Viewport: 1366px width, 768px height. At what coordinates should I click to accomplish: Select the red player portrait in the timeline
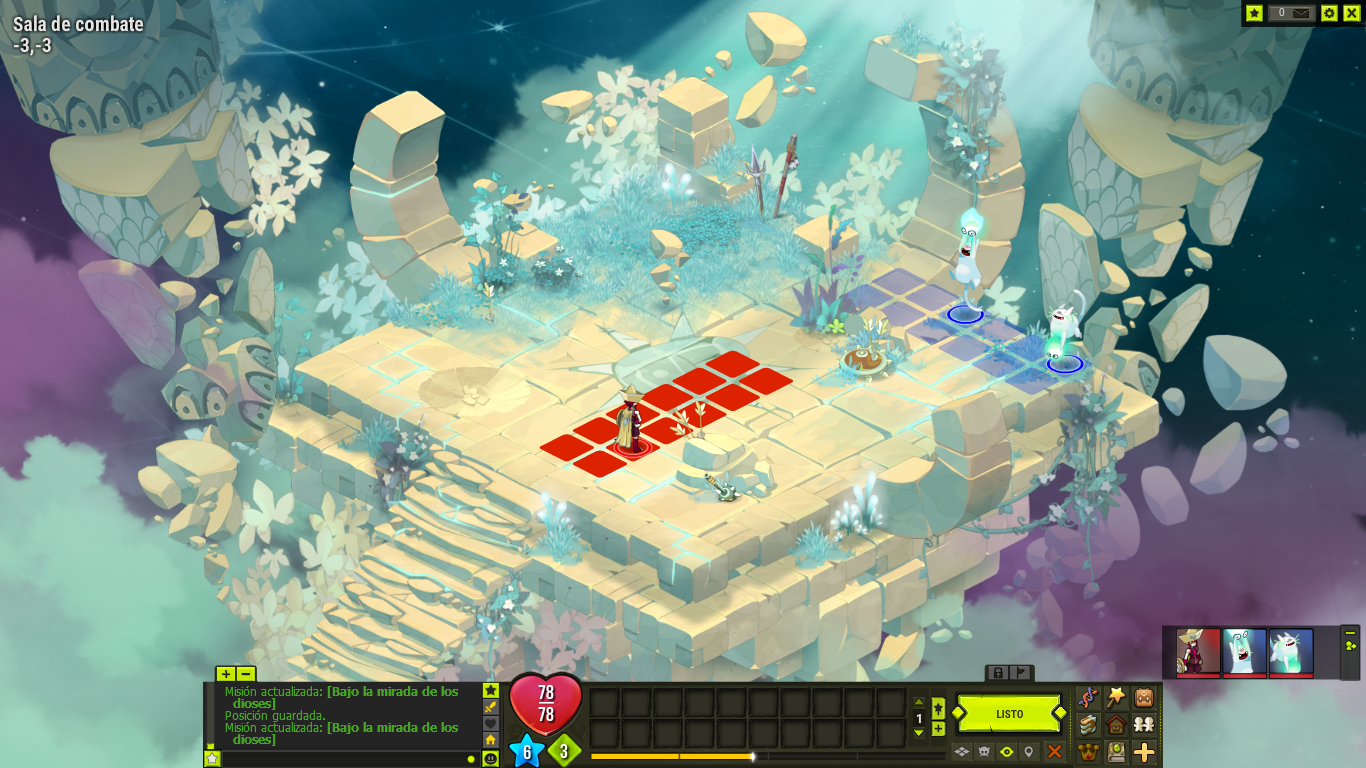tap(1198, 652)
